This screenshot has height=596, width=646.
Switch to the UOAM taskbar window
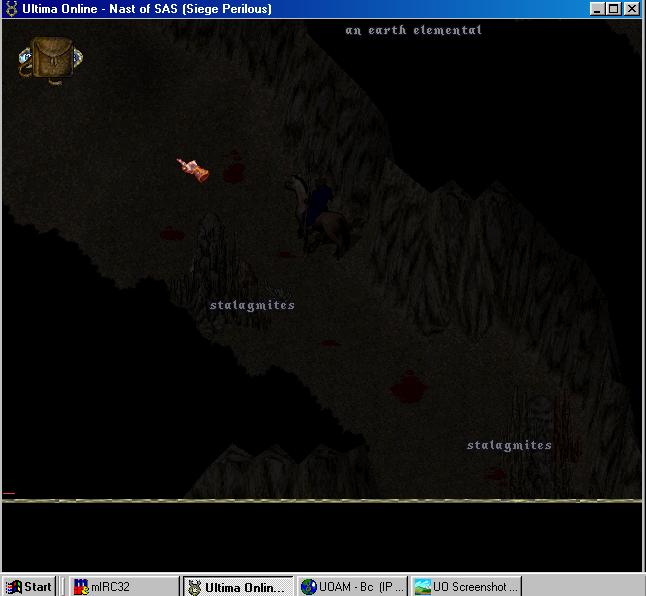click(x=353, y=587)
